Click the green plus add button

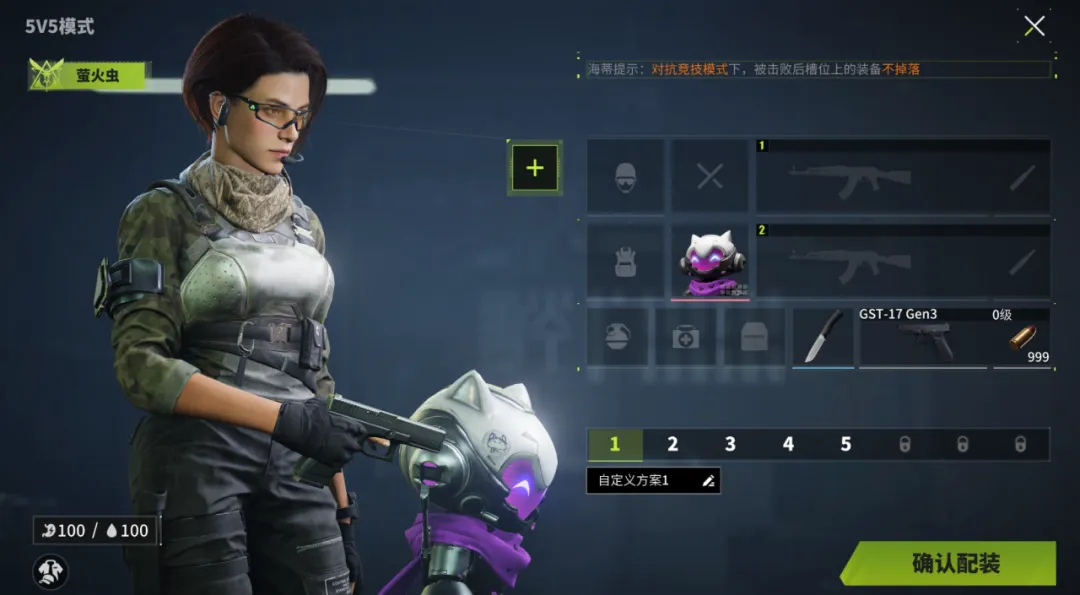click(x=535, y=168)
